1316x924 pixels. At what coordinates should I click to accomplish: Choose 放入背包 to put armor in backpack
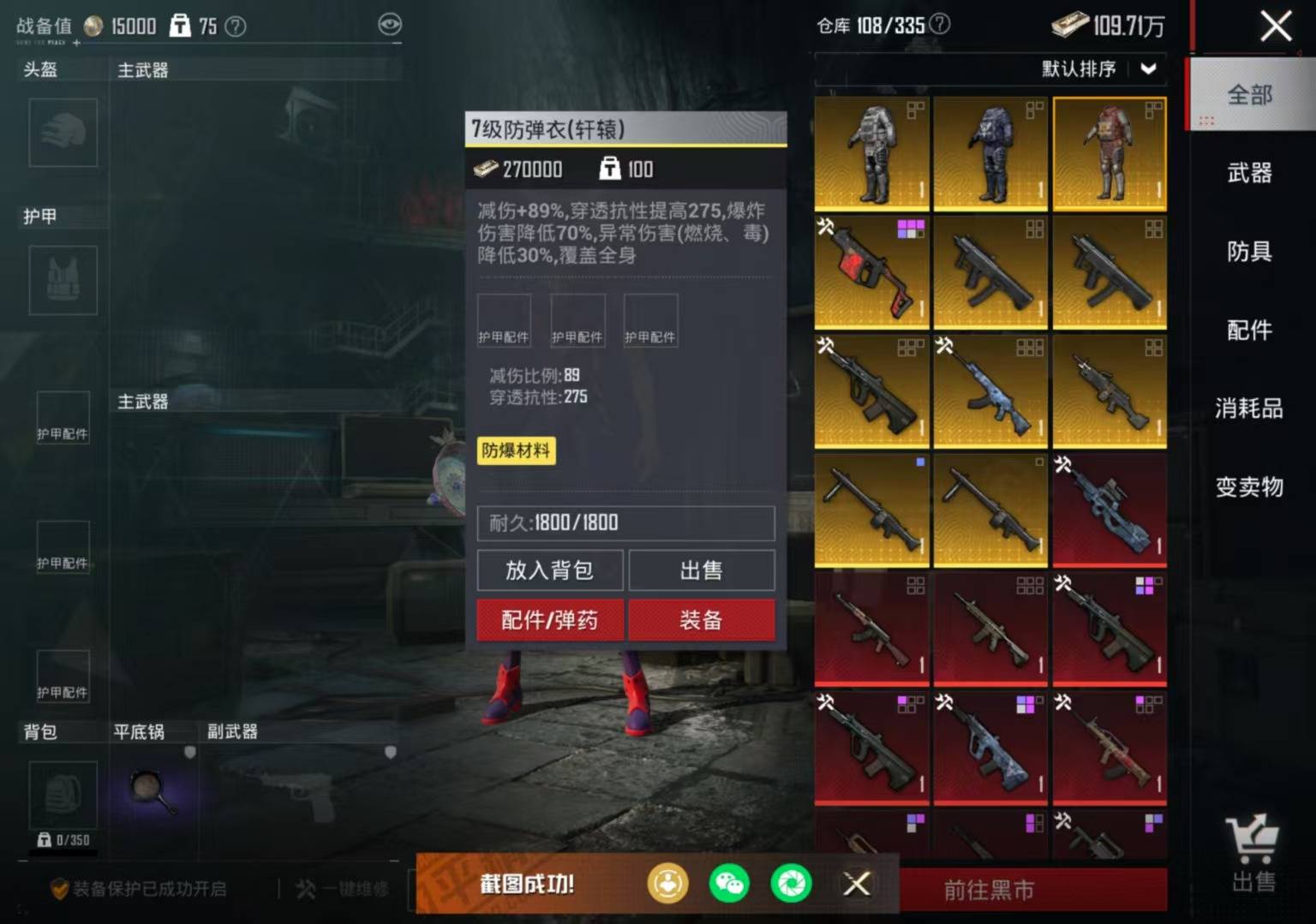549,570
